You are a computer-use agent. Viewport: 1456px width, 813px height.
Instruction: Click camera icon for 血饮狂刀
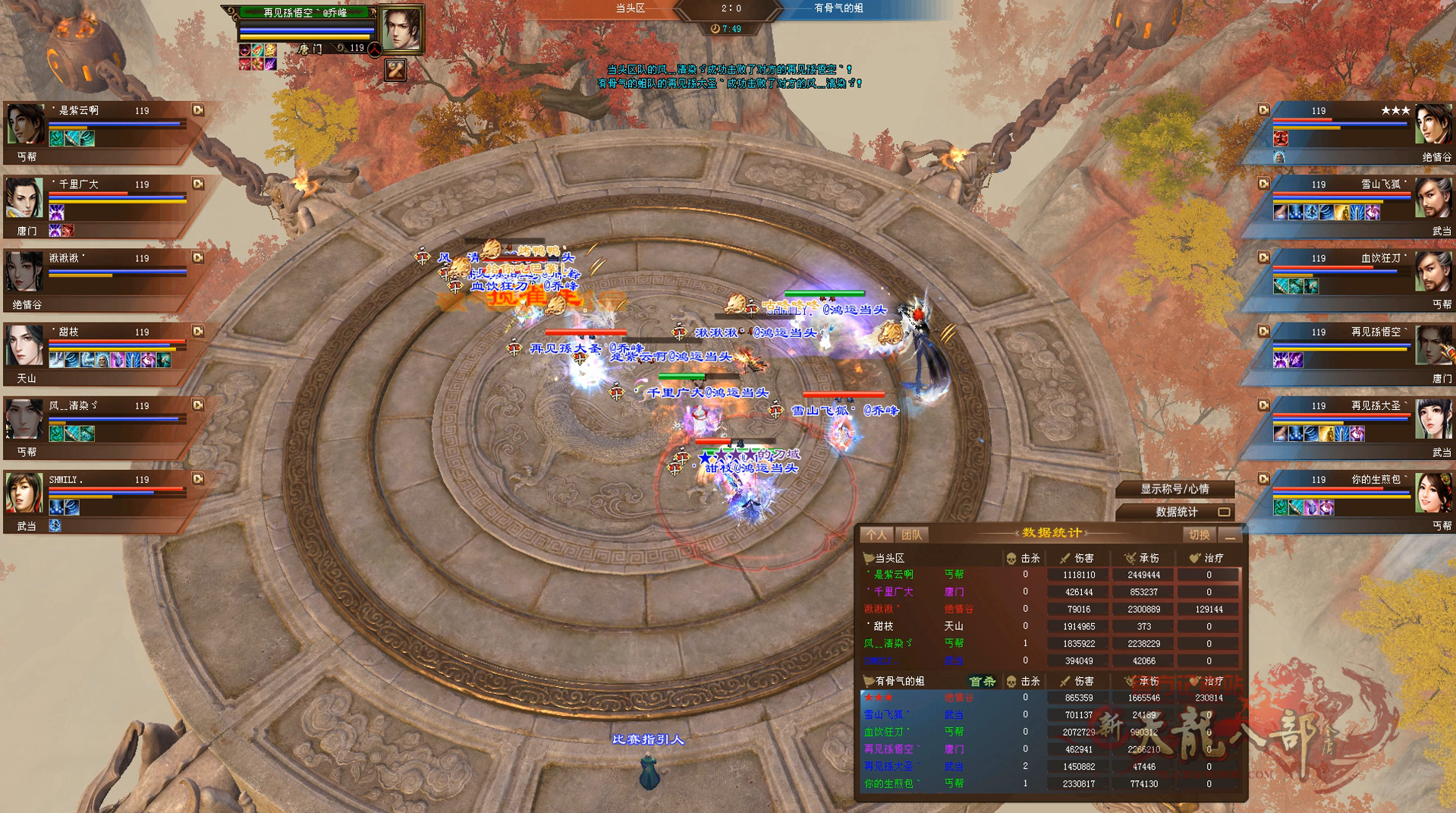click(1263, 257)
